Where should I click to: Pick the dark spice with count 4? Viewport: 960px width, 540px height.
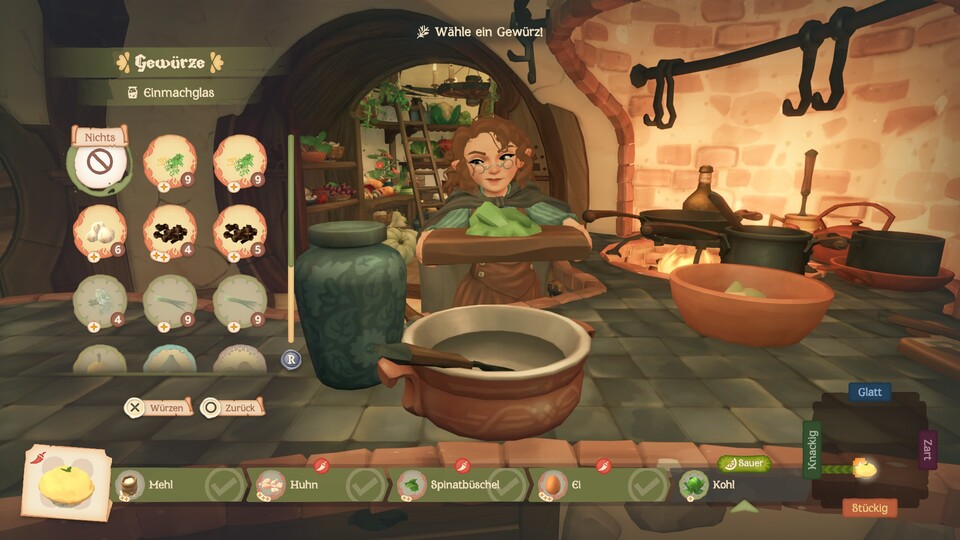[169, 231]
